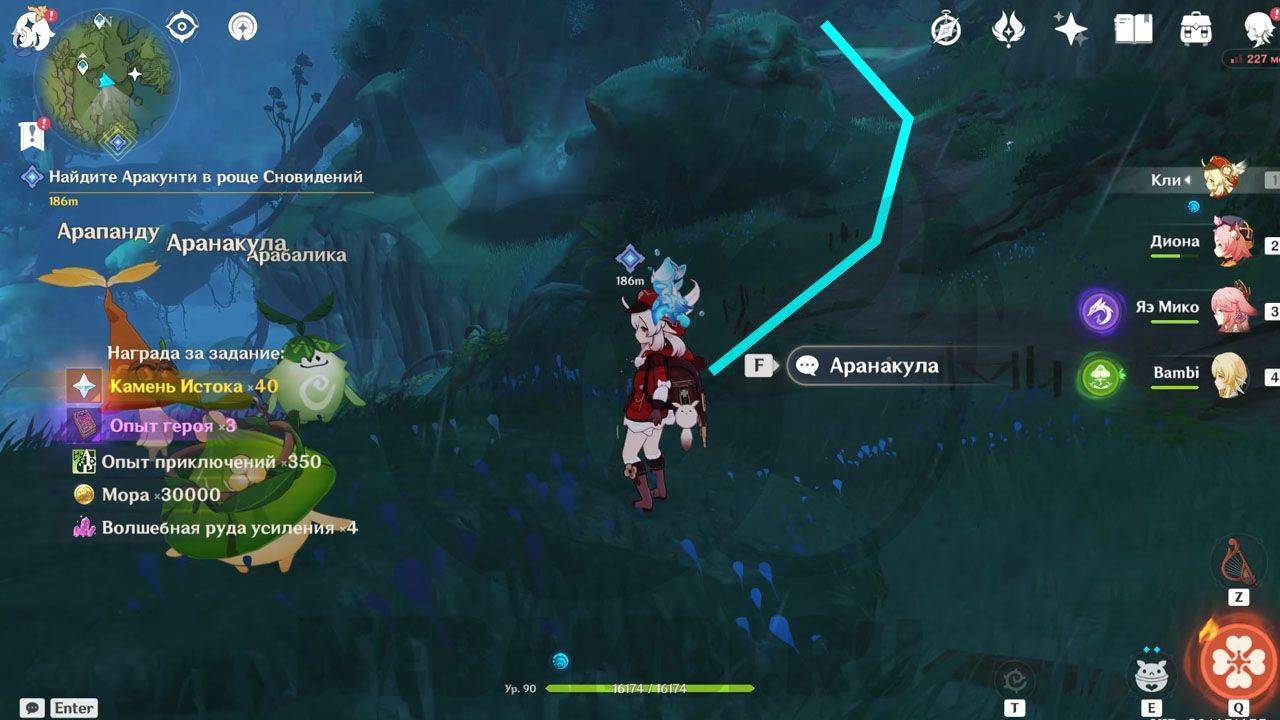Open the Wish star icon
The image size is (1280, 720).
(1070, 29)
